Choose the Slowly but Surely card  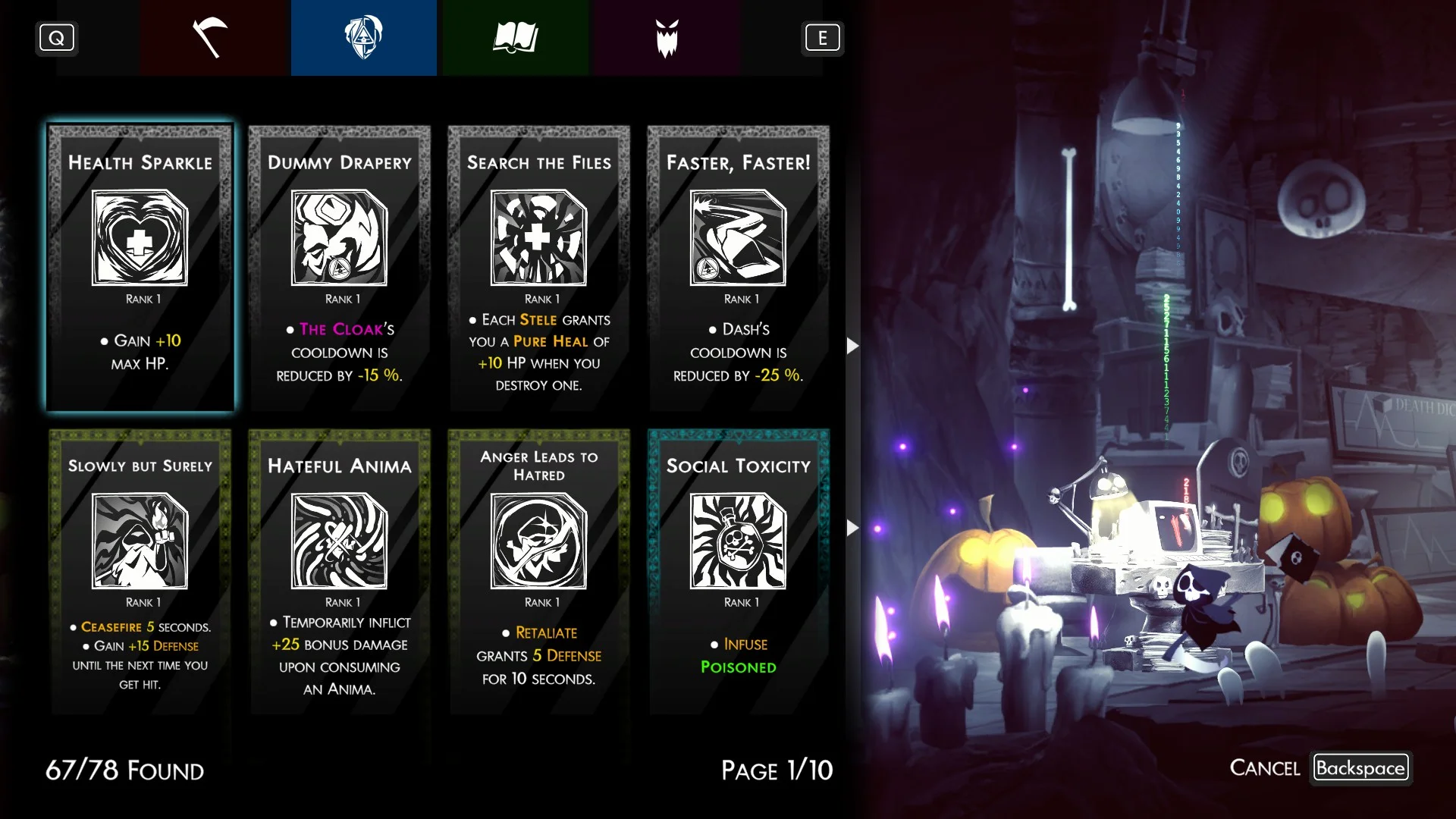[140, 571]
